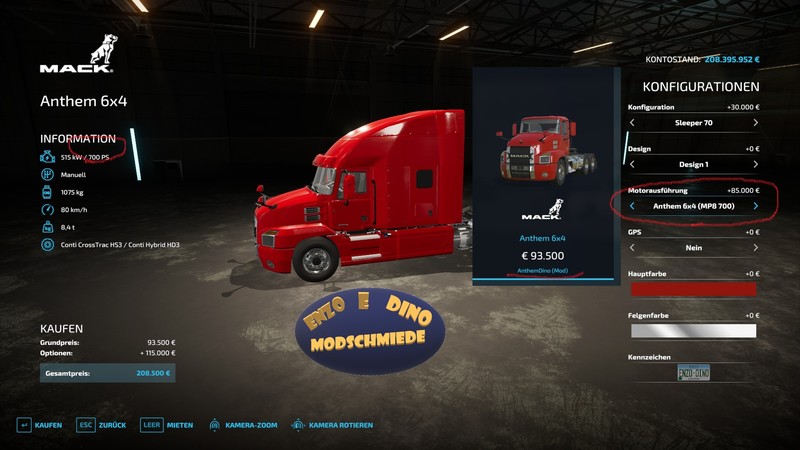Select previous Konfiguration option before Sleeper 70
Viewport: 800px width, 450px height.
tap(632, 123)
